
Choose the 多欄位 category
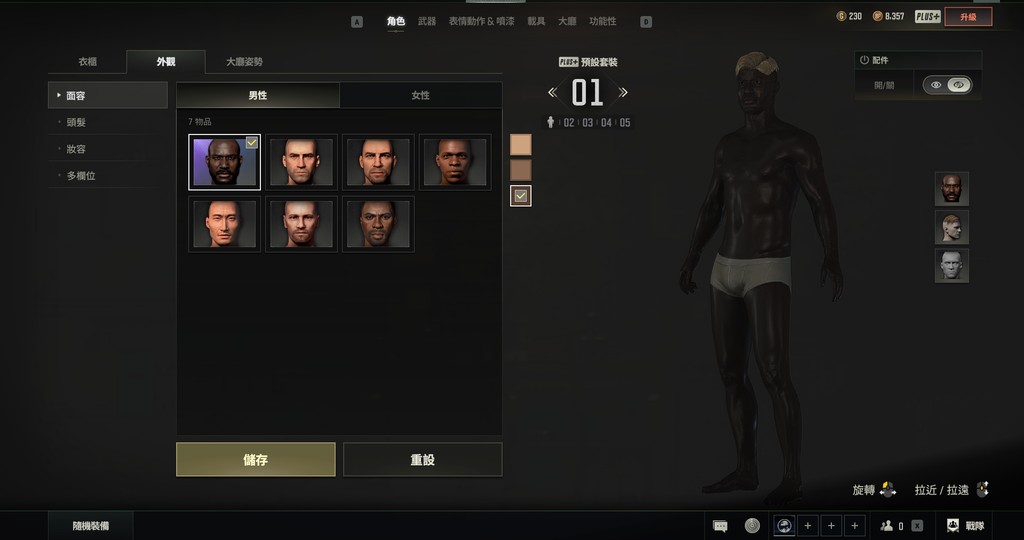click(80, 176)
